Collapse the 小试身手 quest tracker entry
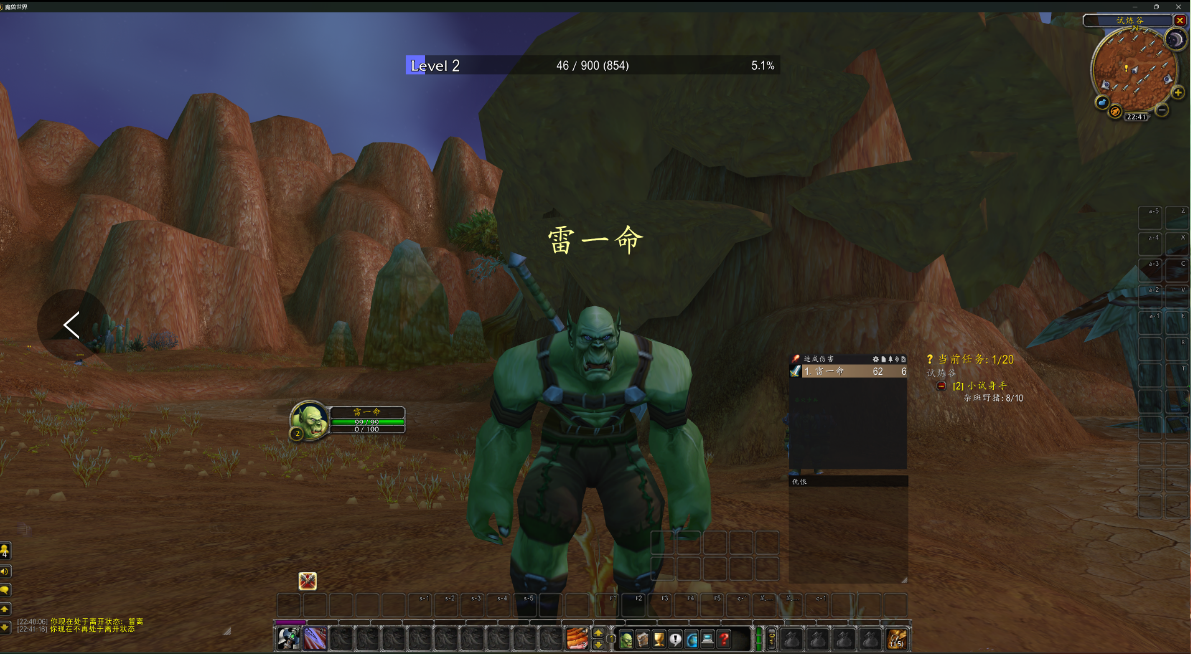1191x654 pixels. pos(941,386)
